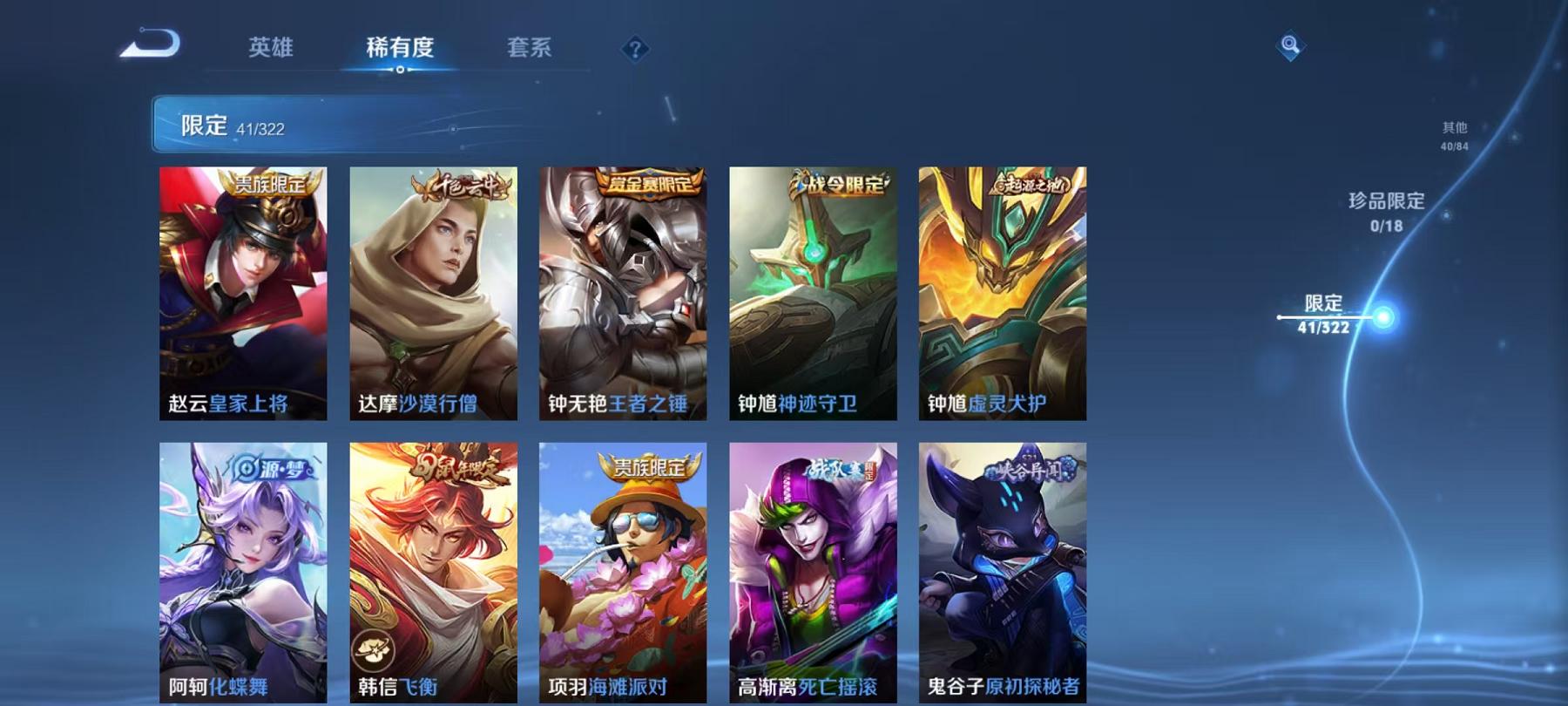This screenshot has width=1568, height=706.
Task: Expand the 珍品限定 0/18 category node
Action: tap(1384, 209)
